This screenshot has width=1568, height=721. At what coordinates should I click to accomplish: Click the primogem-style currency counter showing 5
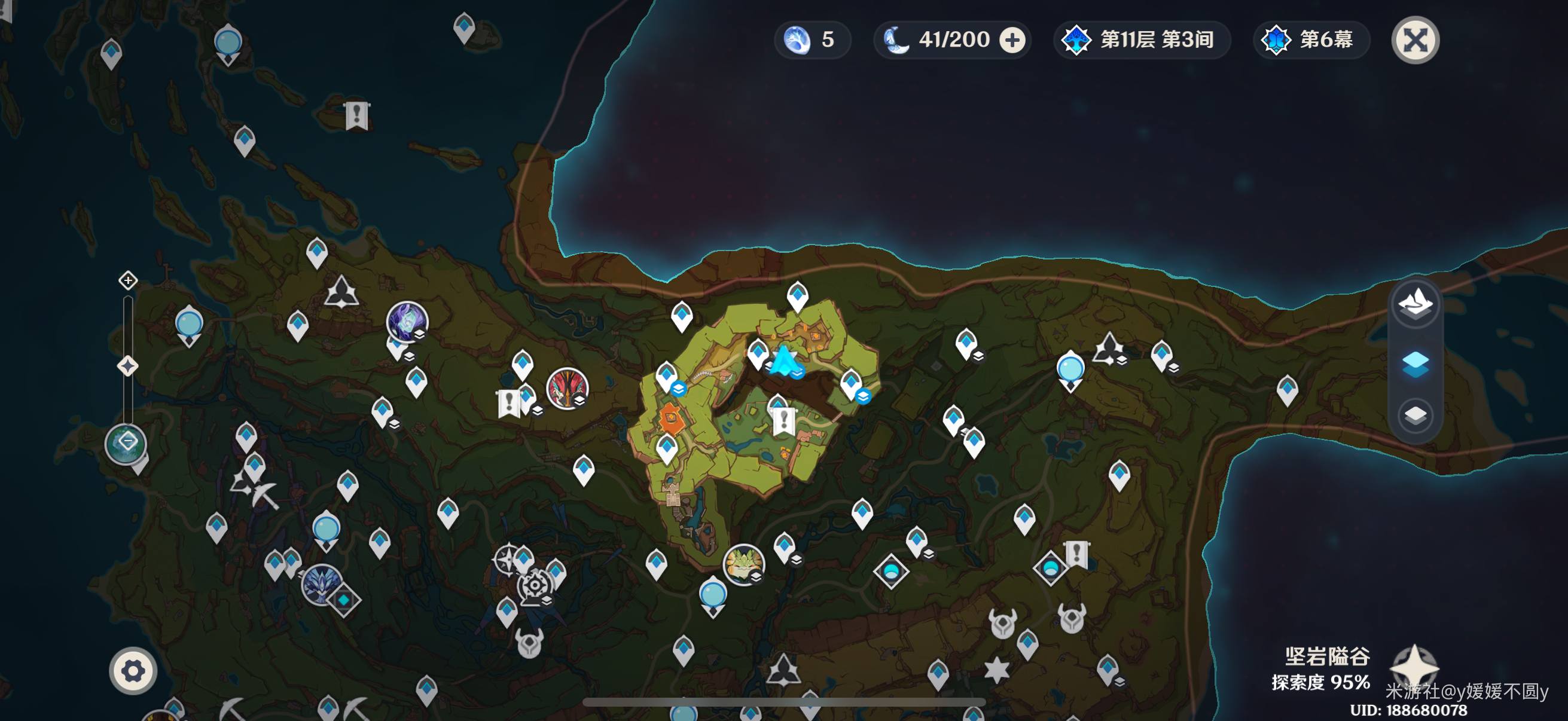tap(812, 40)
